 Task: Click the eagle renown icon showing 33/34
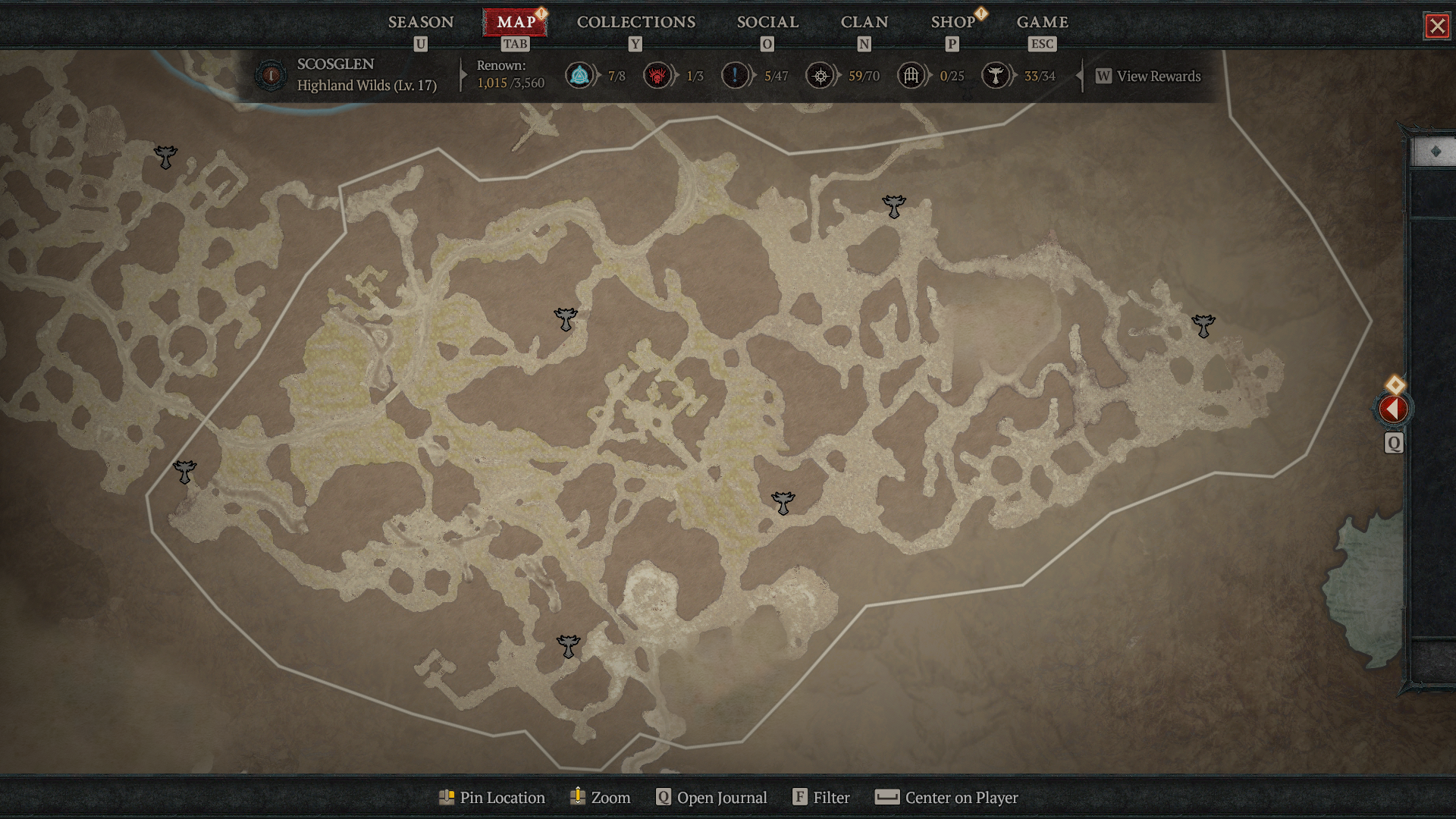[x=996, y=76]
